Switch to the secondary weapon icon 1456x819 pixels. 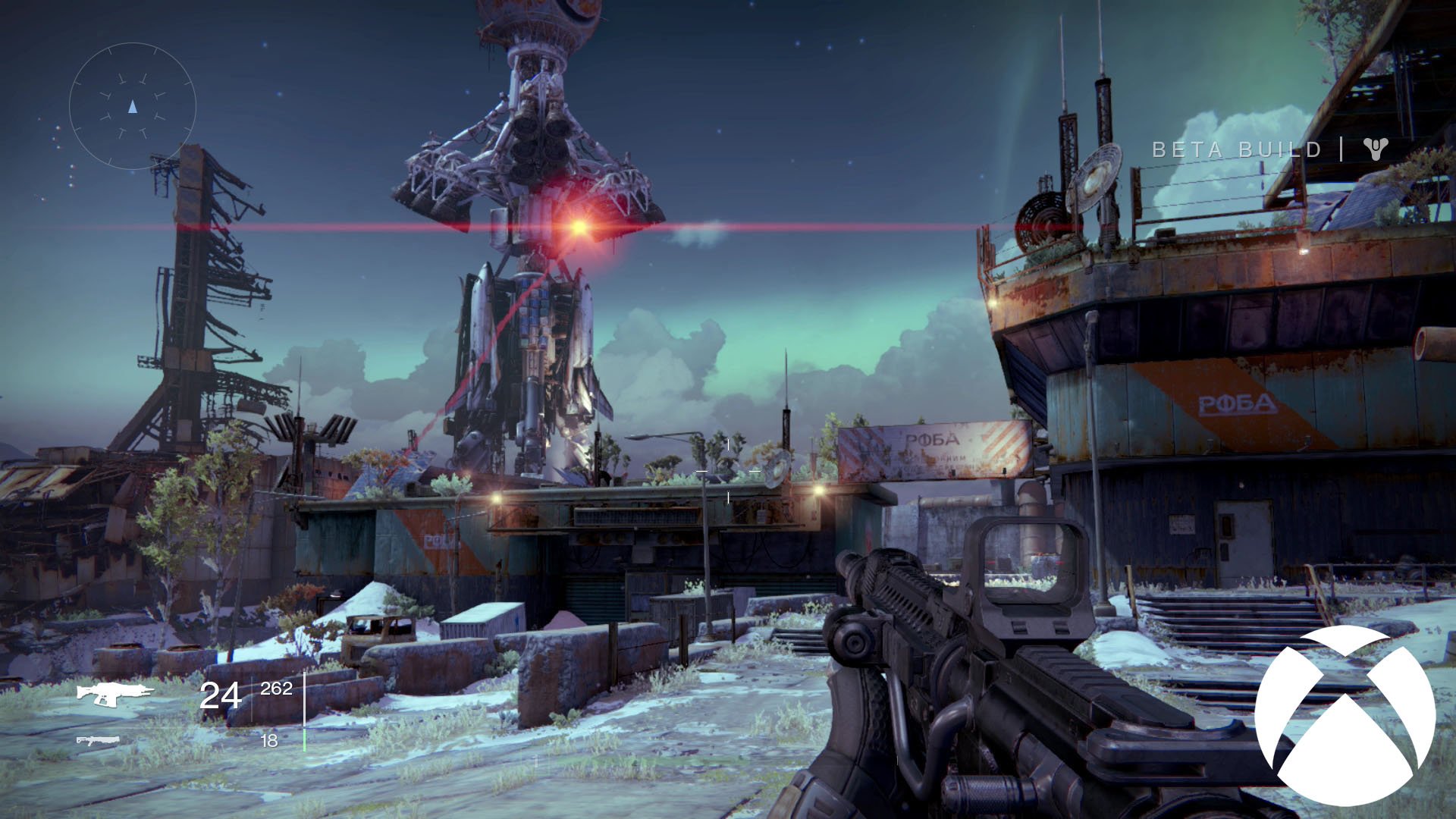(98, 740)
